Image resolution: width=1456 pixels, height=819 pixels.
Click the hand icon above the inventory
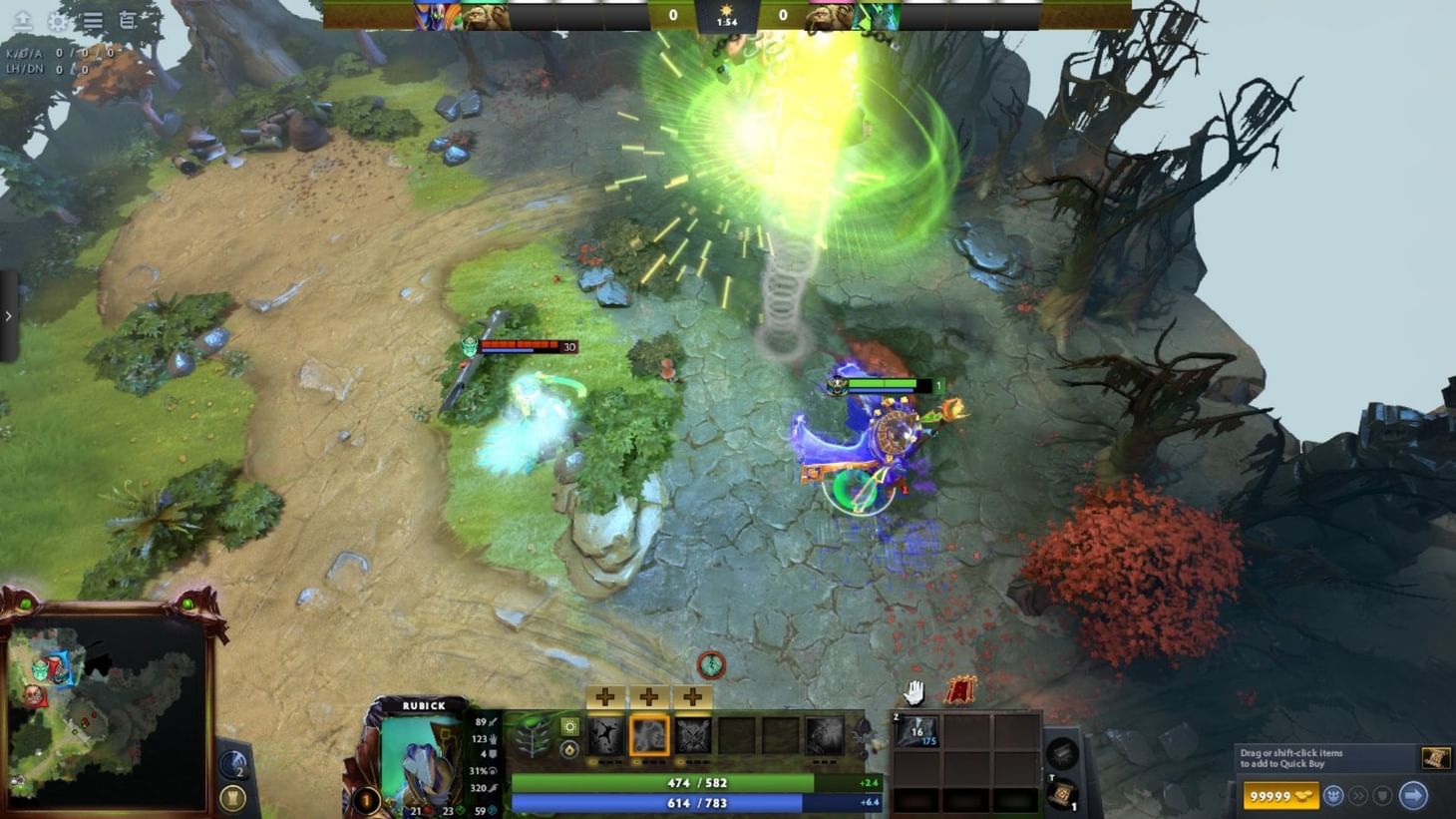[x=913, y=693]
